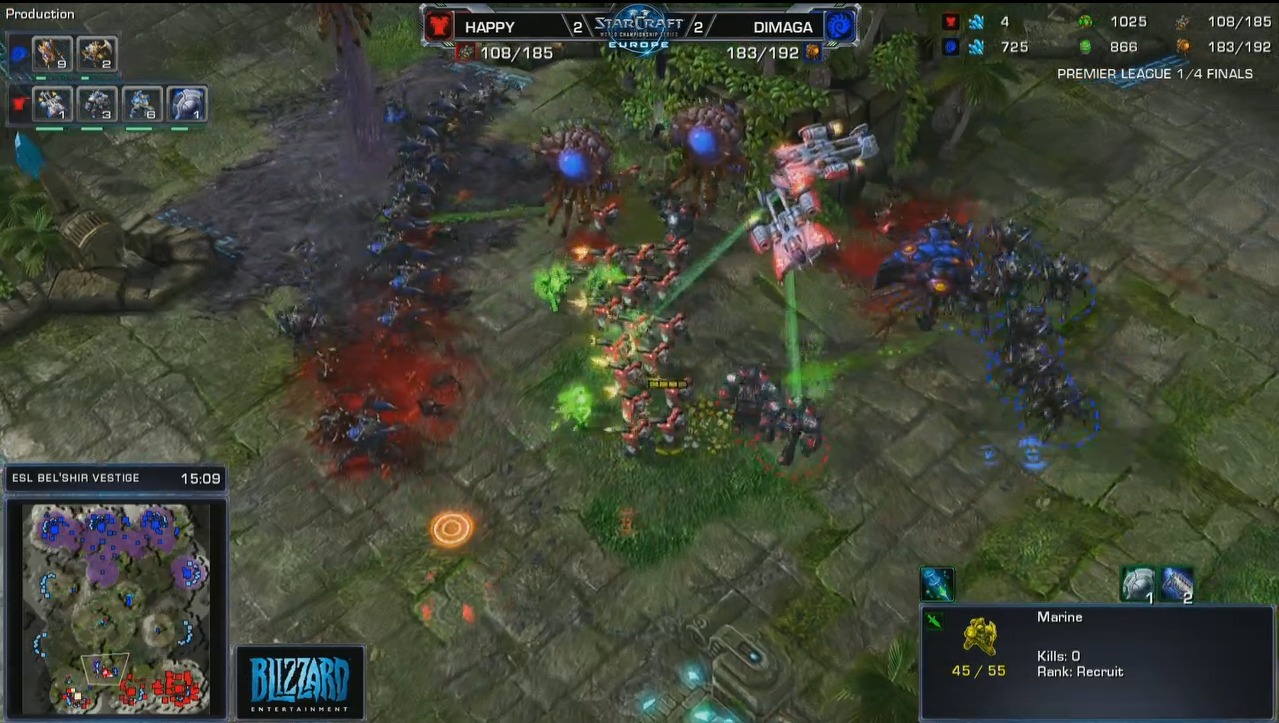The image size is (1279, 723).
Task: Click the Terran production icon showing 3
Action: point(98,104)
